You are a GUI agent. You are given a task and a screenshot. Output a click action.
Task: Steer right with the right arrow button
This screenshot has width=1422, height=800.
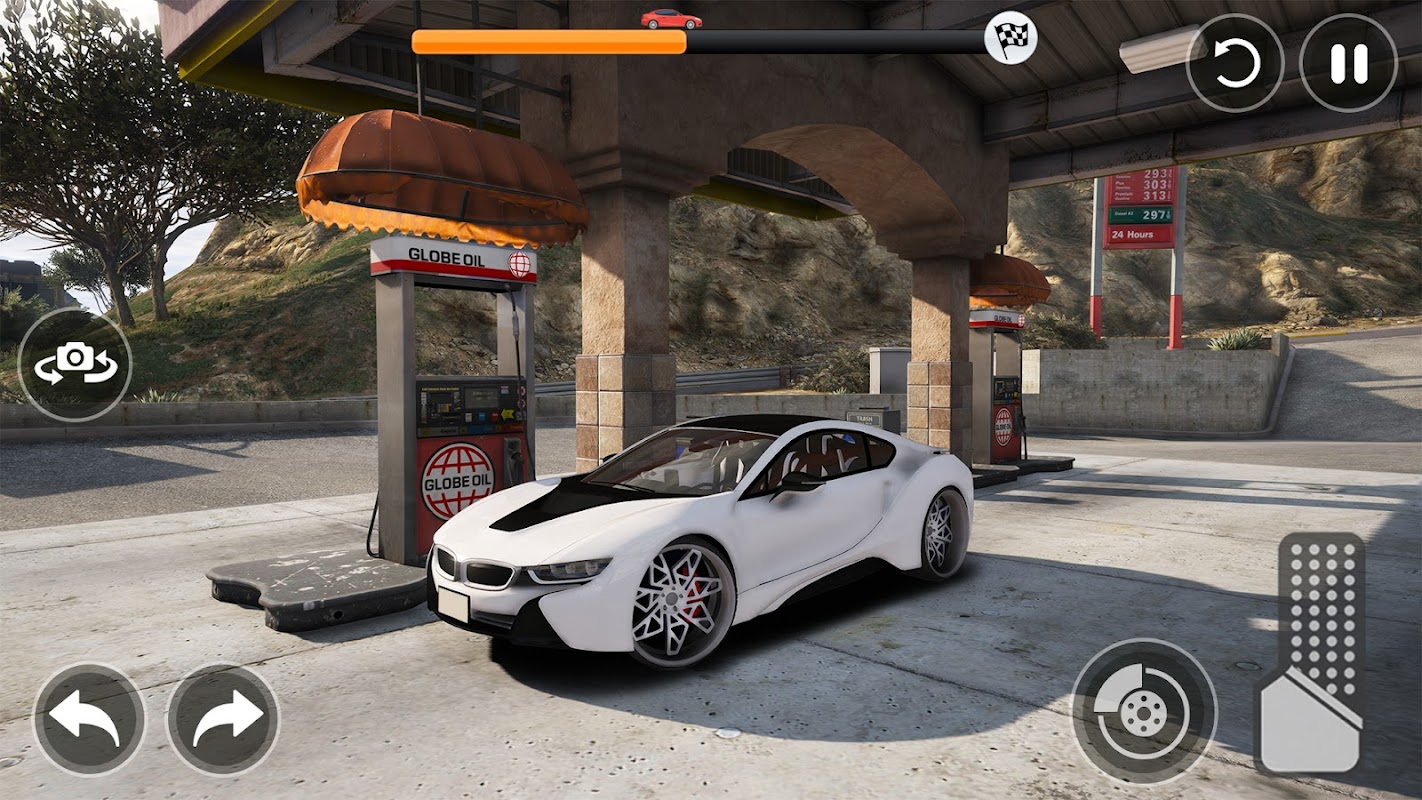pyautogui.click(x=223, y=719)
